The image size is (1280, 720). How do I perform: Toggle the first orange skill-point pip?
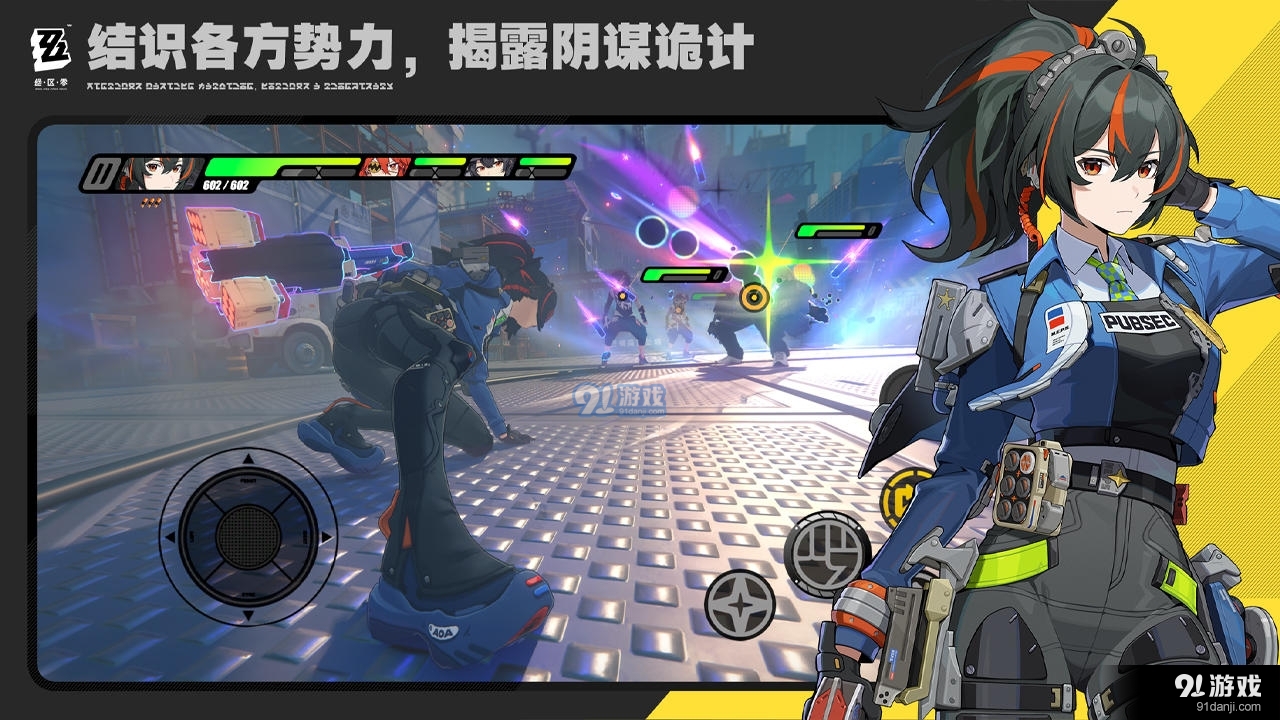coord(146,202)
